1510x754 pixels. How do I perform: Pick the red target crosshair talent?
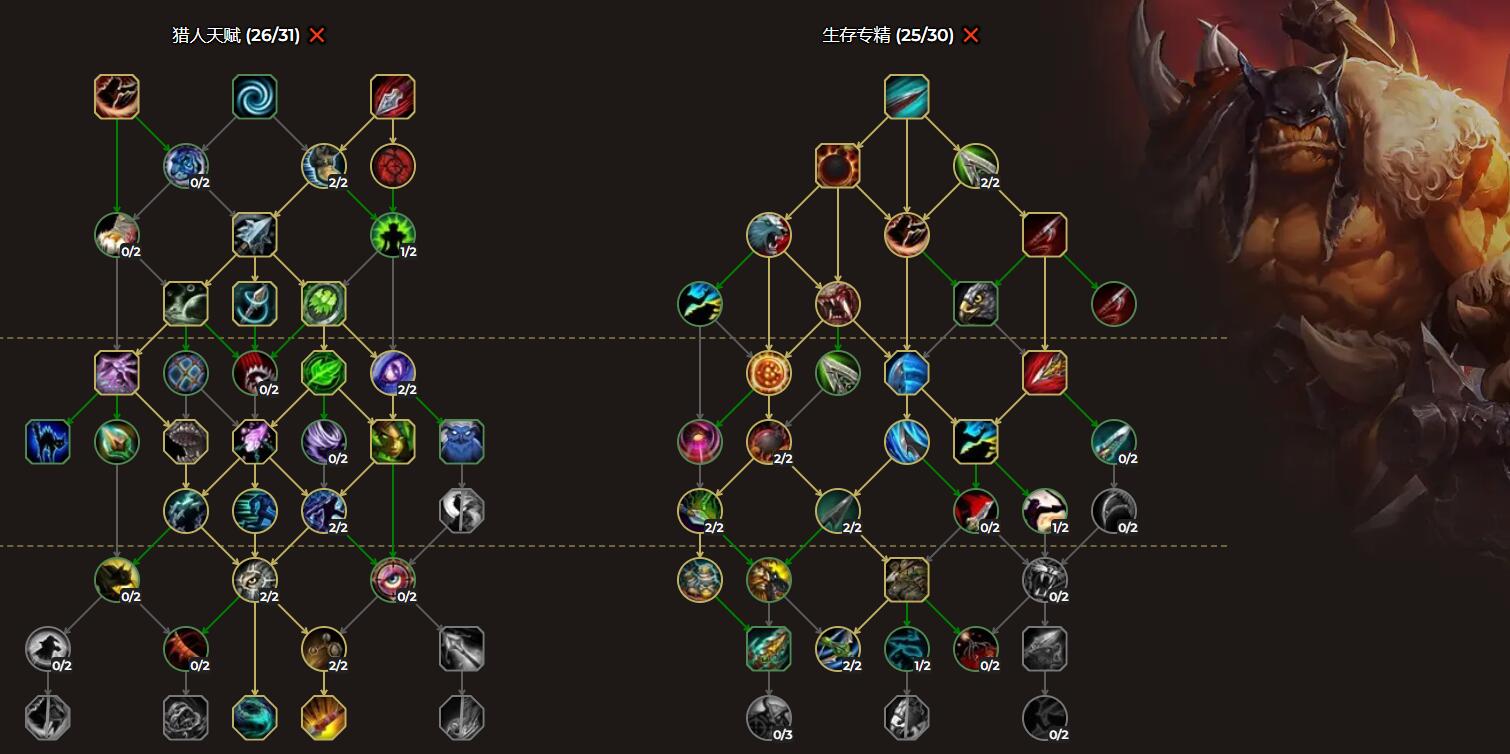point(393,166)
